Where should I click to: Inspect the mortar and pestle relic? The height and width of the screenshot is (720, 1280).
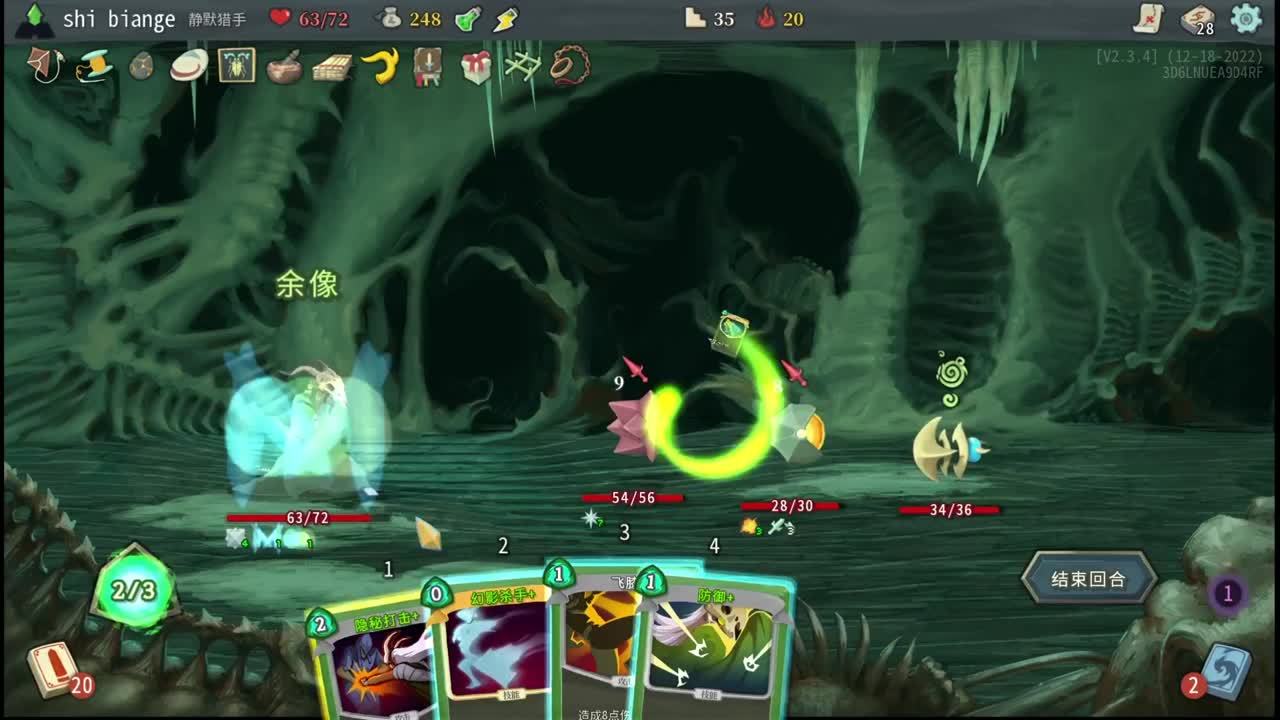point(285,66)
